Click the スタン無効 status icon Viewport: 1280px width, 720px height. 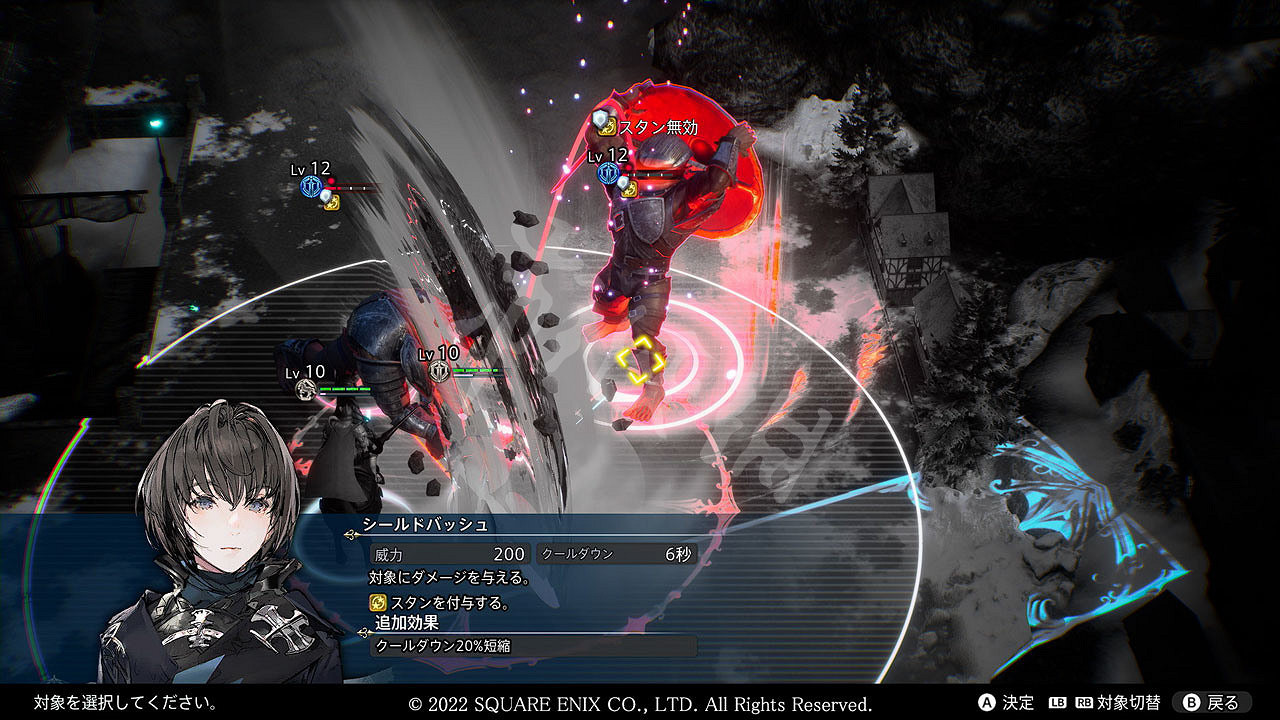pyautogui.click(x=605, y=126)
